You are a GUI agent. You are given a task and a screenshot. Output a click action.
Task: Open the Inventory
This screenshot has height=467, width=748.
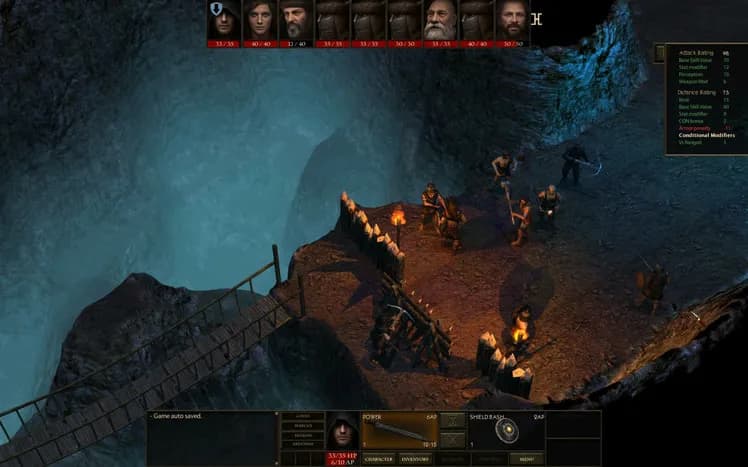tap(415, 459)
